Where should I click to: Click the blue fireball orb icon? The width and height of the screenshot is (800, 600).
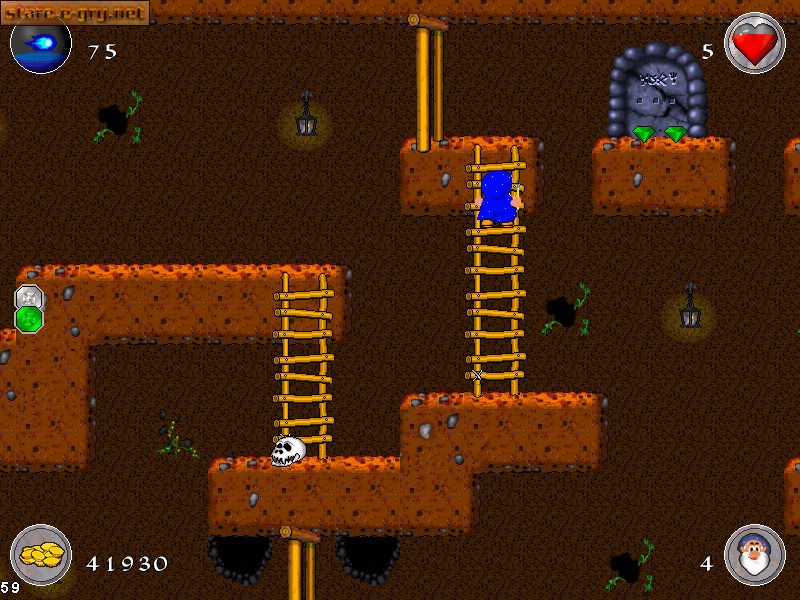coord(41,46)
